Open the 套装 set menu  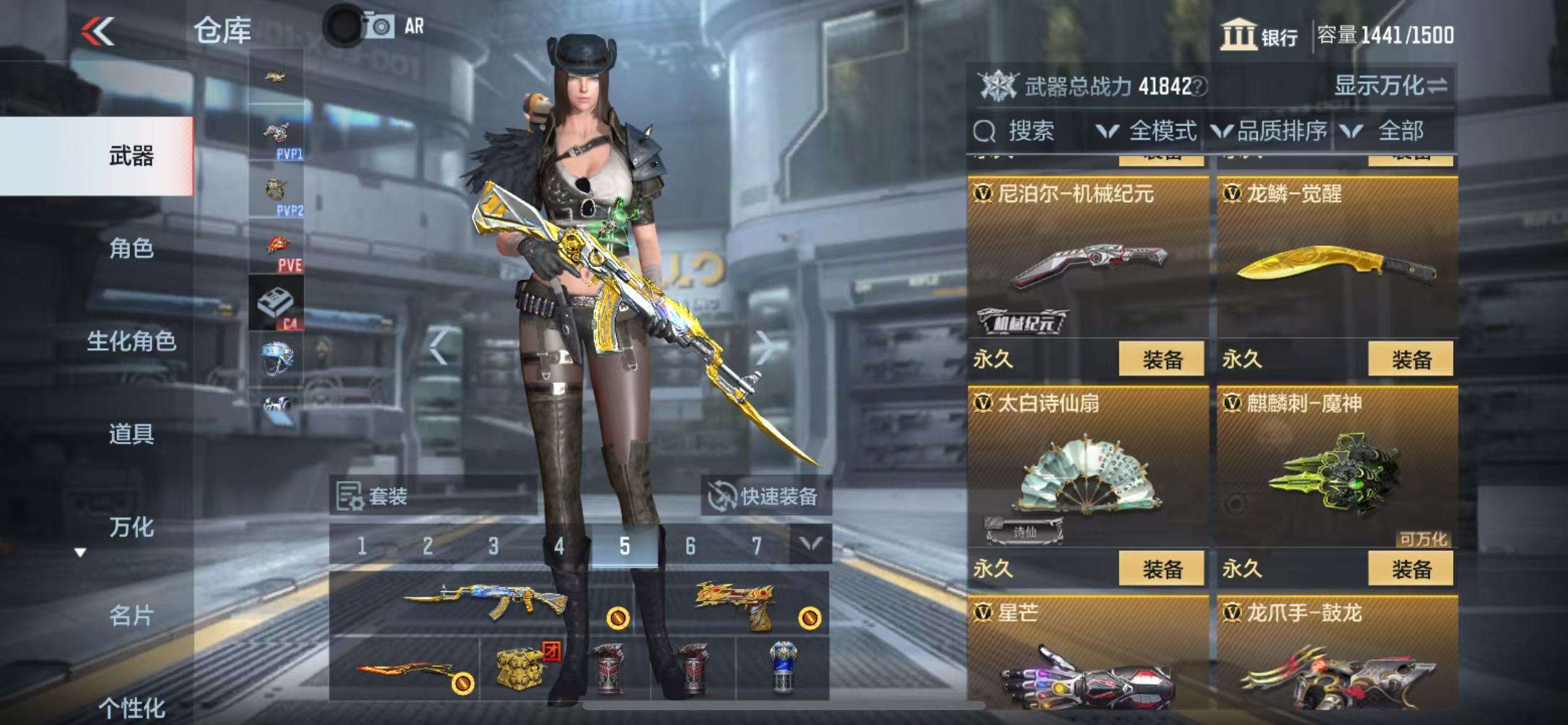[x=373, y=496]
